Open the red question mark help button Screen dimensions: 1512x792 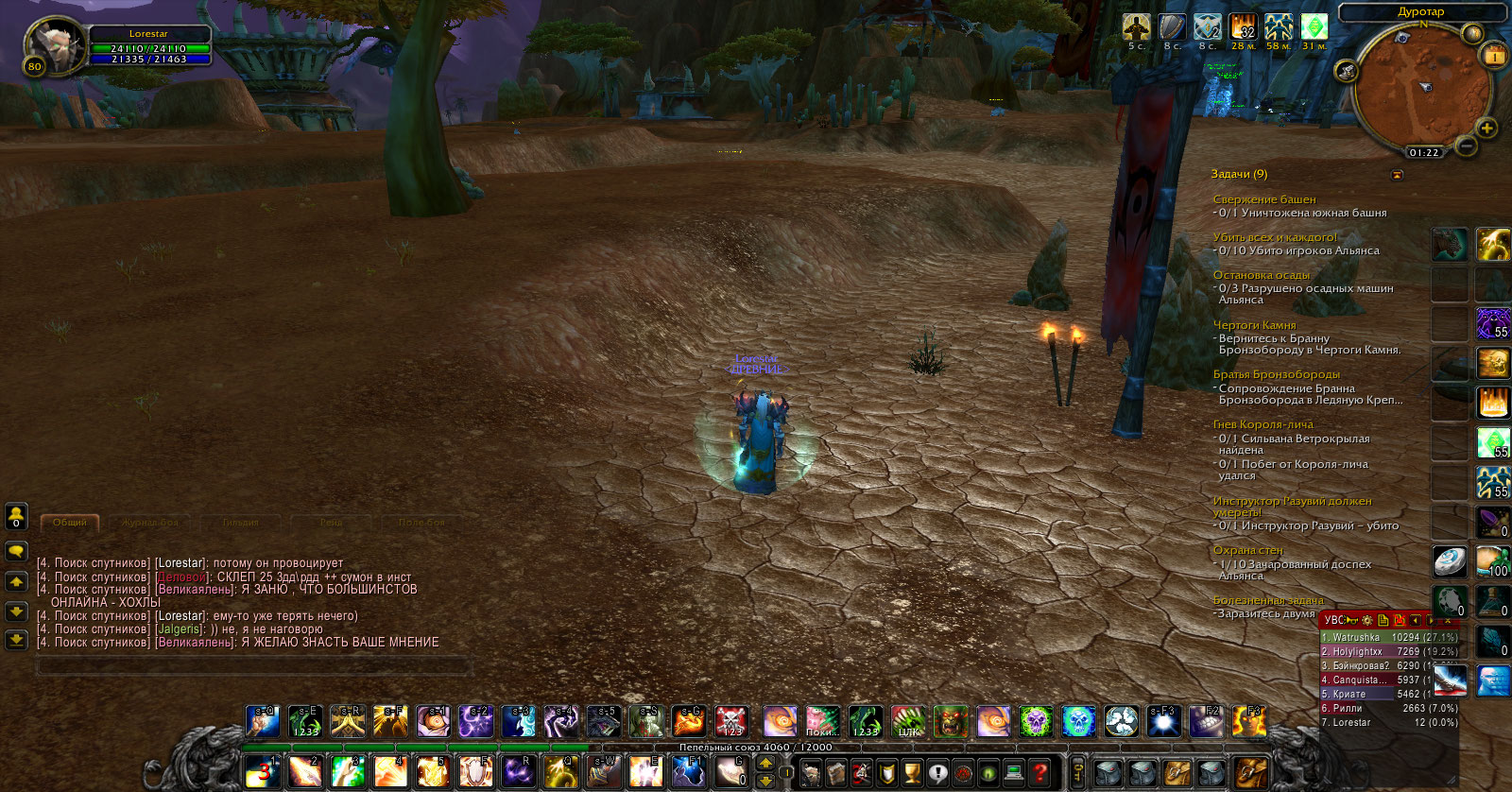1039,772
